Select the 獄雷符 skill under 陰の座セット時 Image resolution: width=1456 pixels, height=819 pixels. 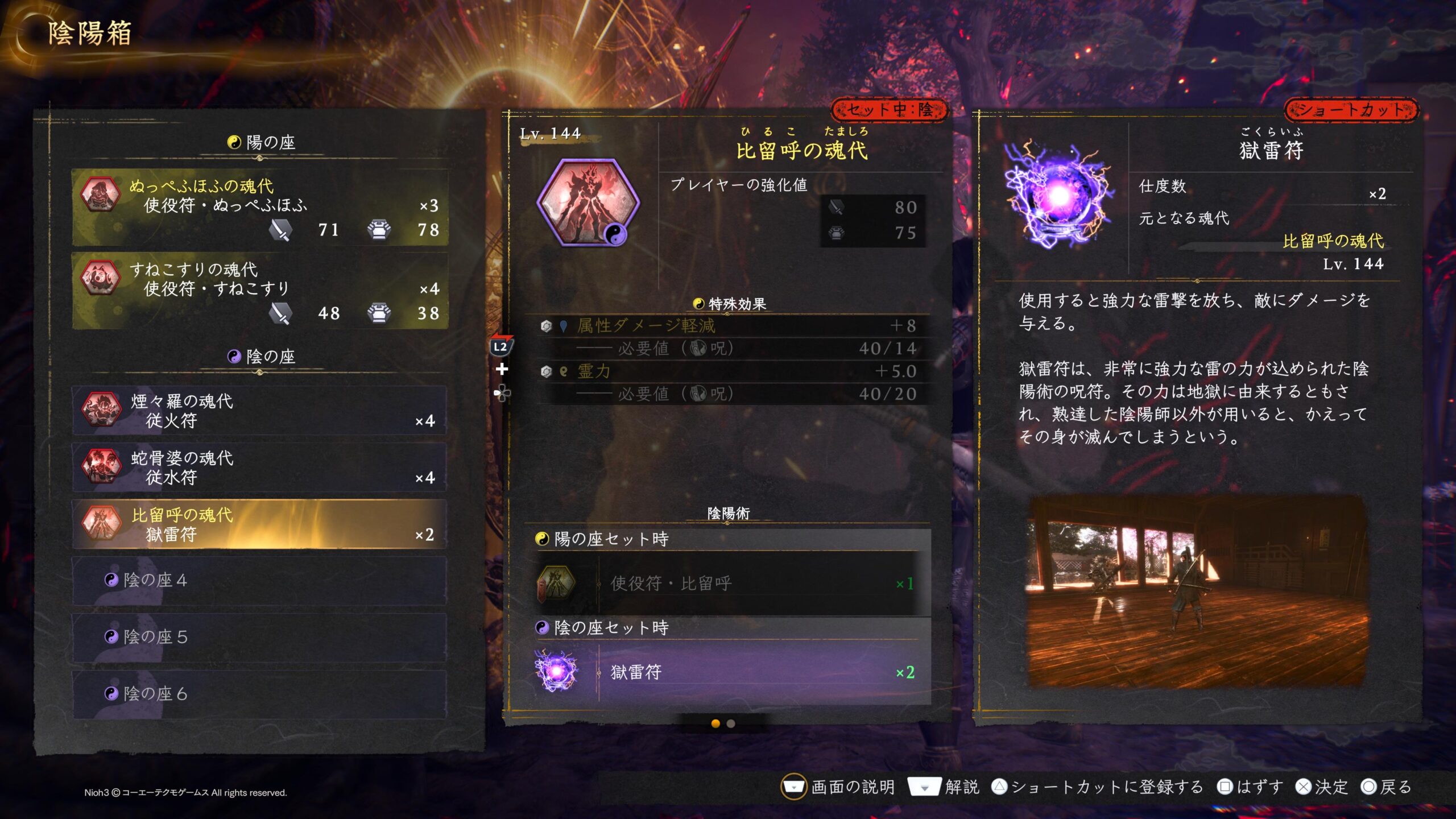728,672
